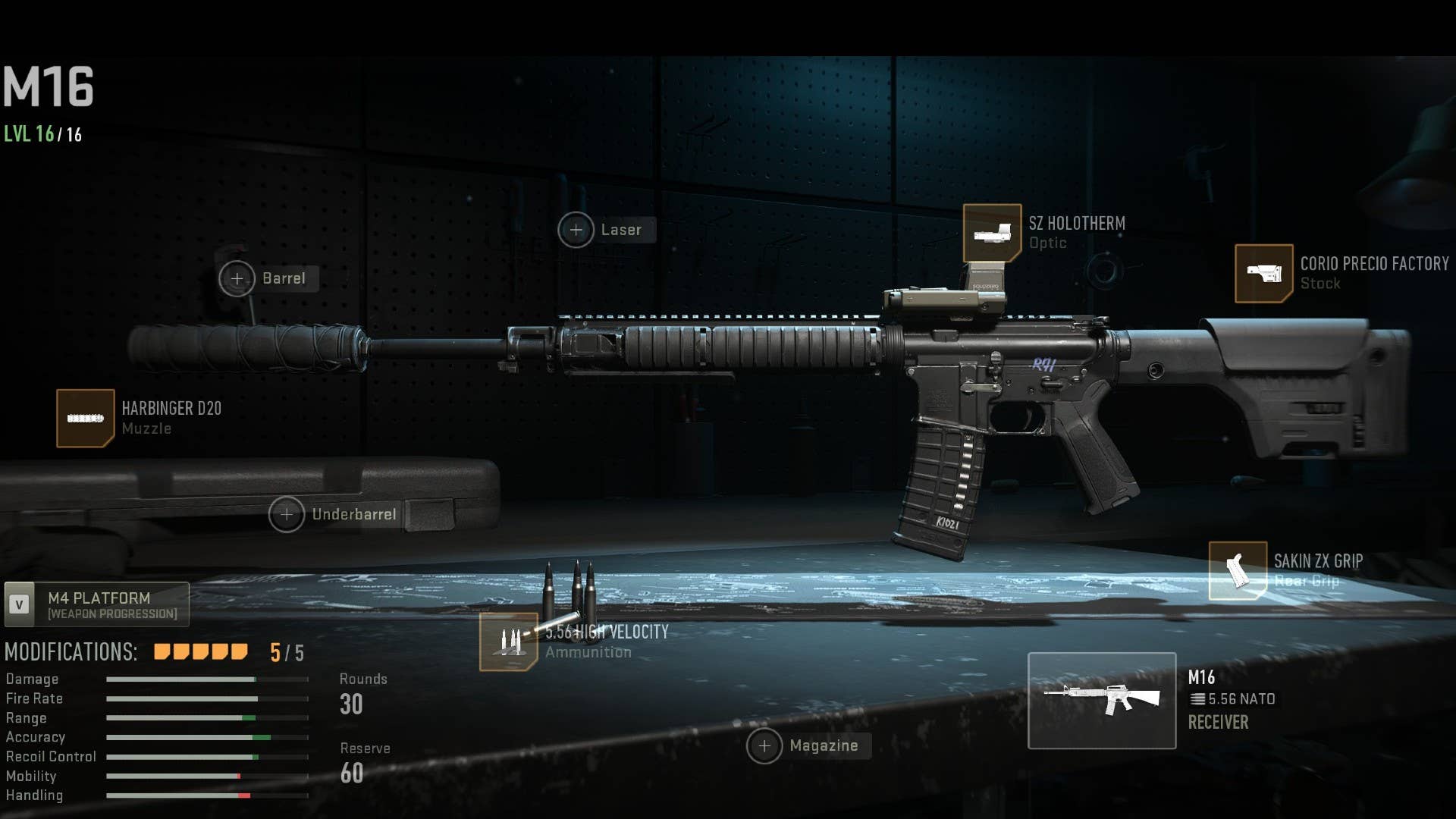The image size is (1456, 819).
Task: Select the Underbarrel attachment slot
Action: (287, 514)
